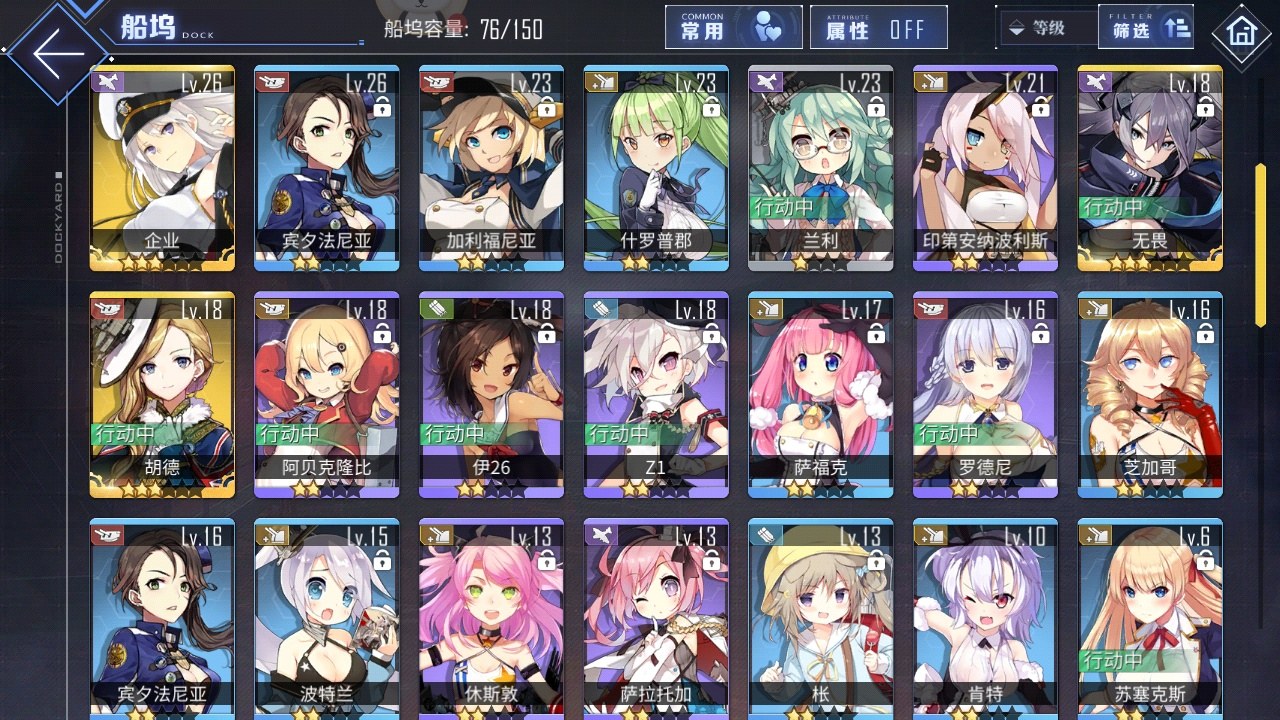This screenshot has width=1280, height=720.
Task: Choose the 胡德 ship card
Action: [x=162, y=394]
